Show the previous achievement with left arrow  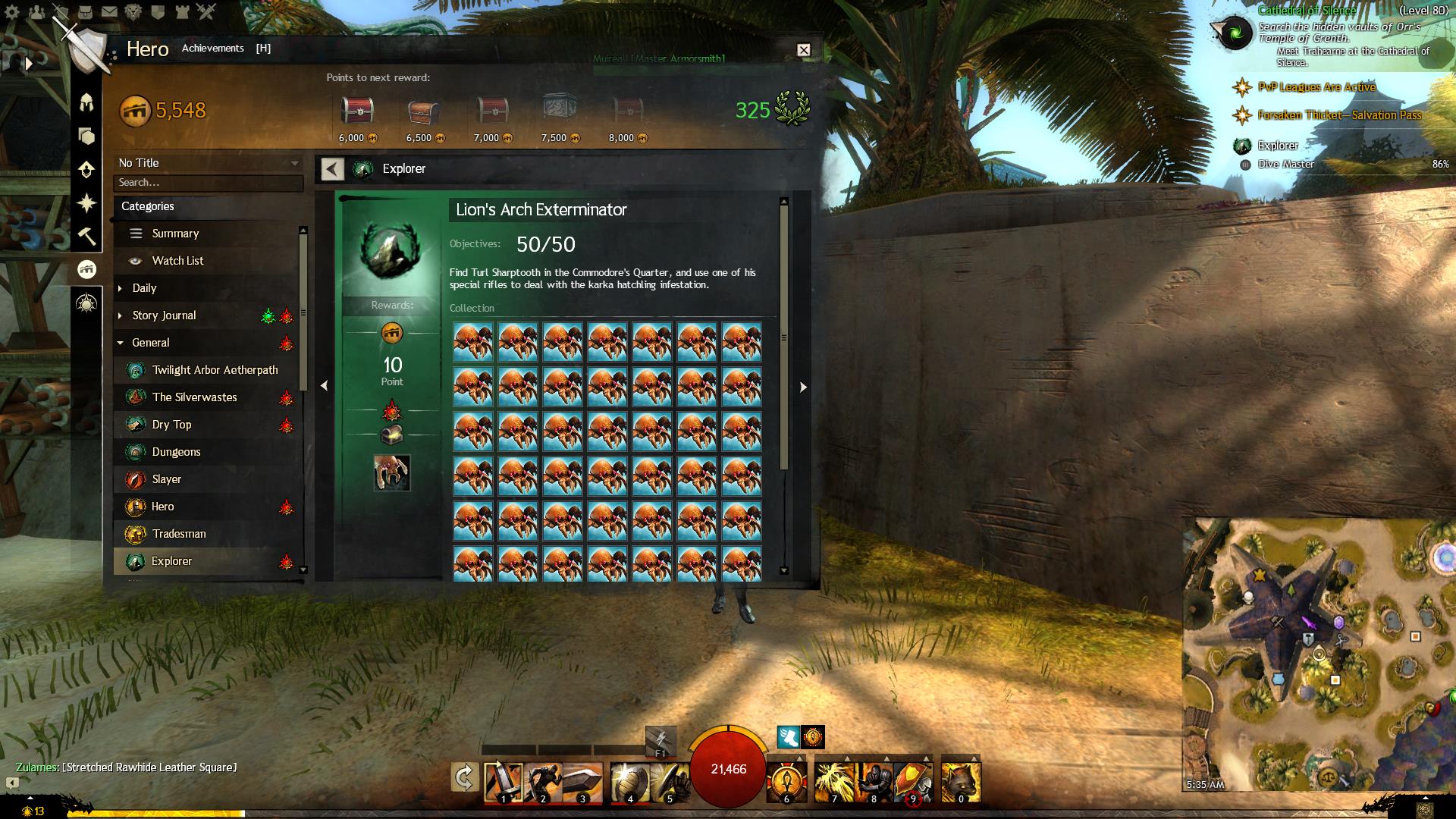(325, 386)
